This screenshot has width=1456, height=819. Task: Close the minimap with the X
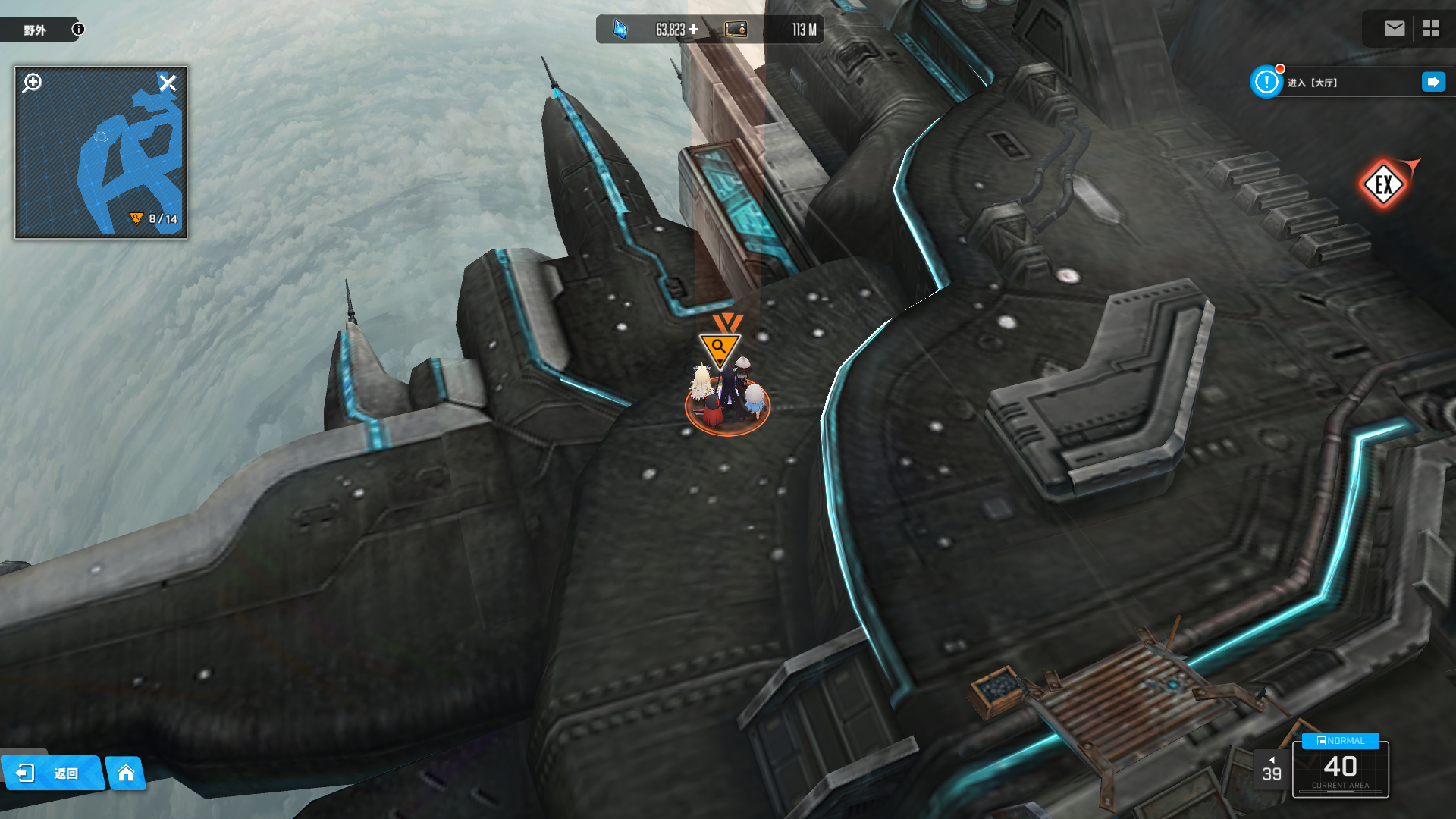pos(168,83)
